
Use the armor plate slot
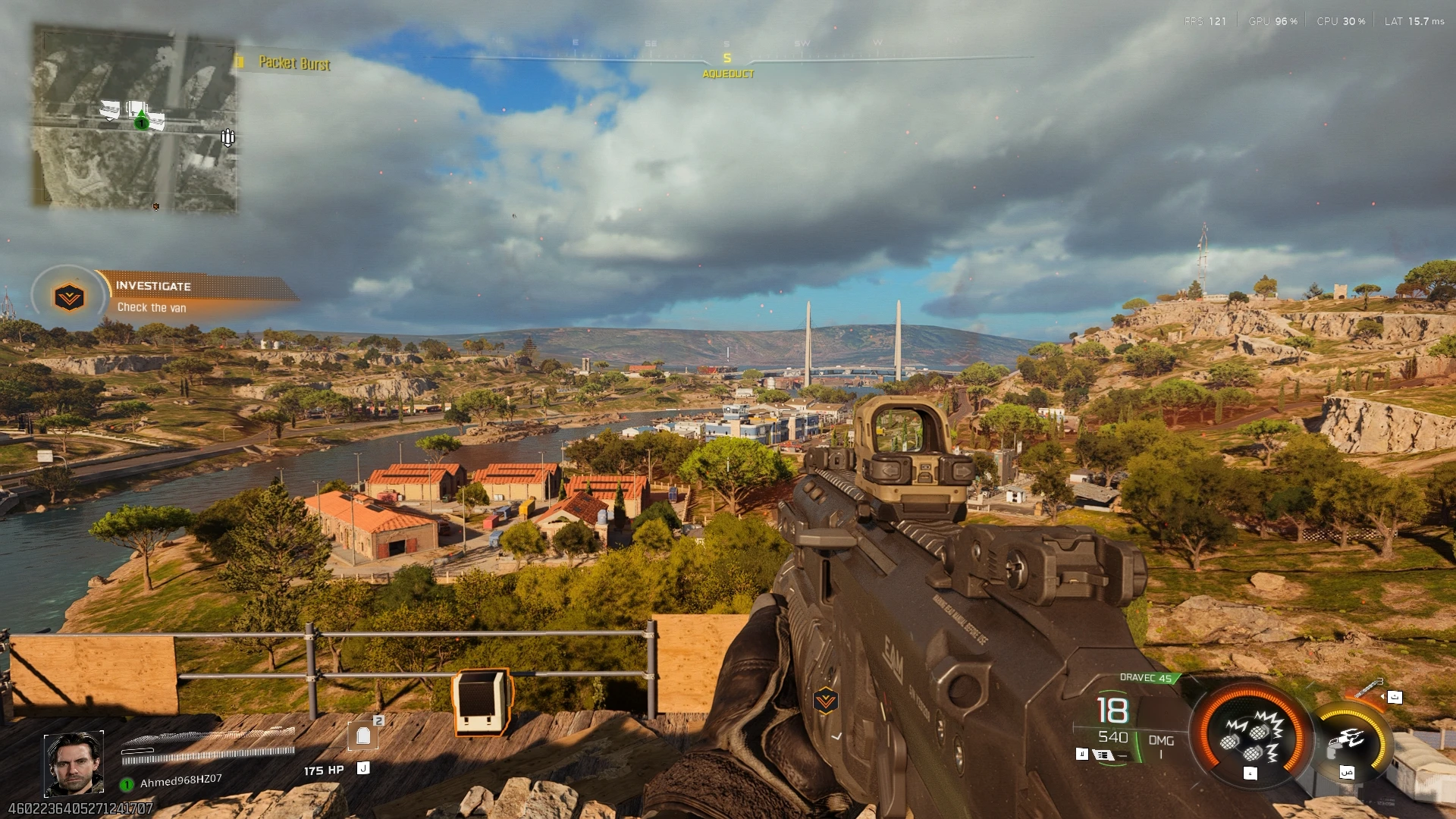tap(363, 735)
